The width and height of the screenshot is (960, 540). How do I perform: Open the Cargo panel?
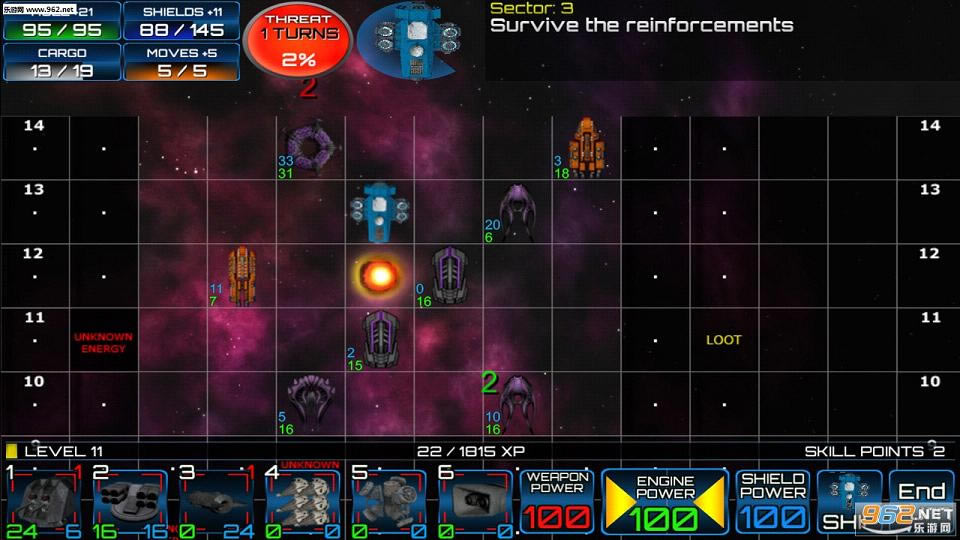62,61
